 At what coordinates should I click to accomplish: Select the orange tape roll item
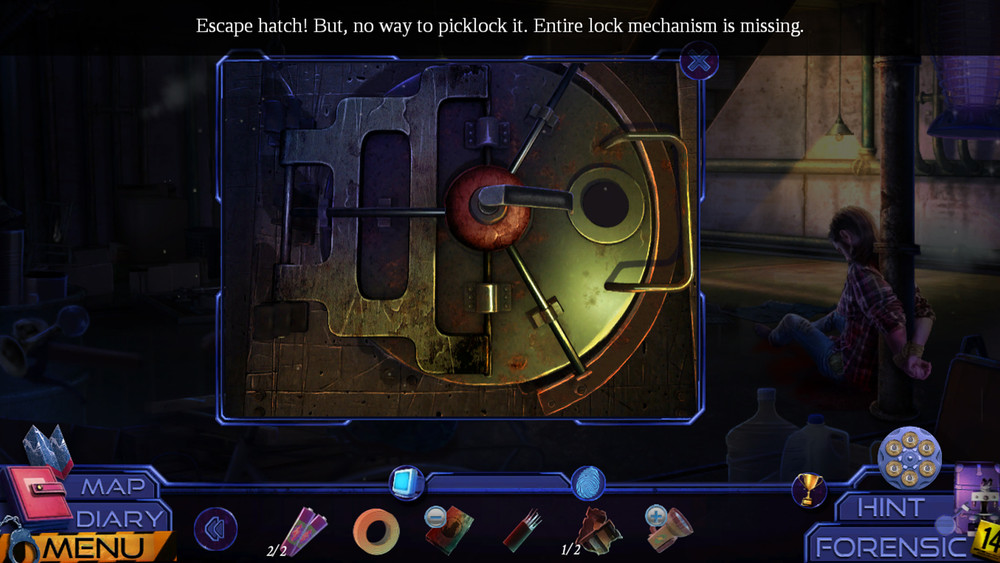(376, 531)
